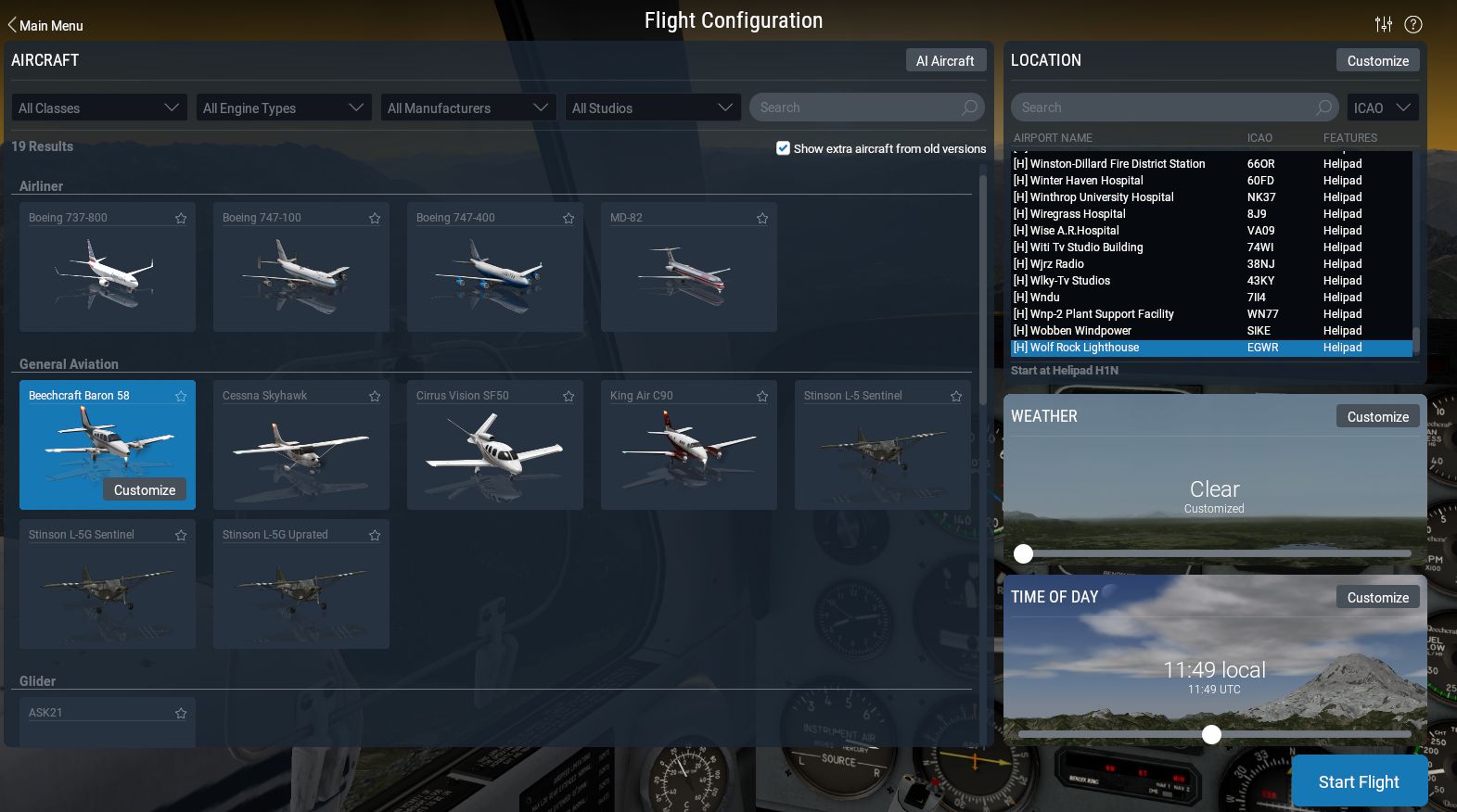The width and height of the screenshot is (1457, 812).
Task: Click the star on the King Air C90
Action: point(762,396)
